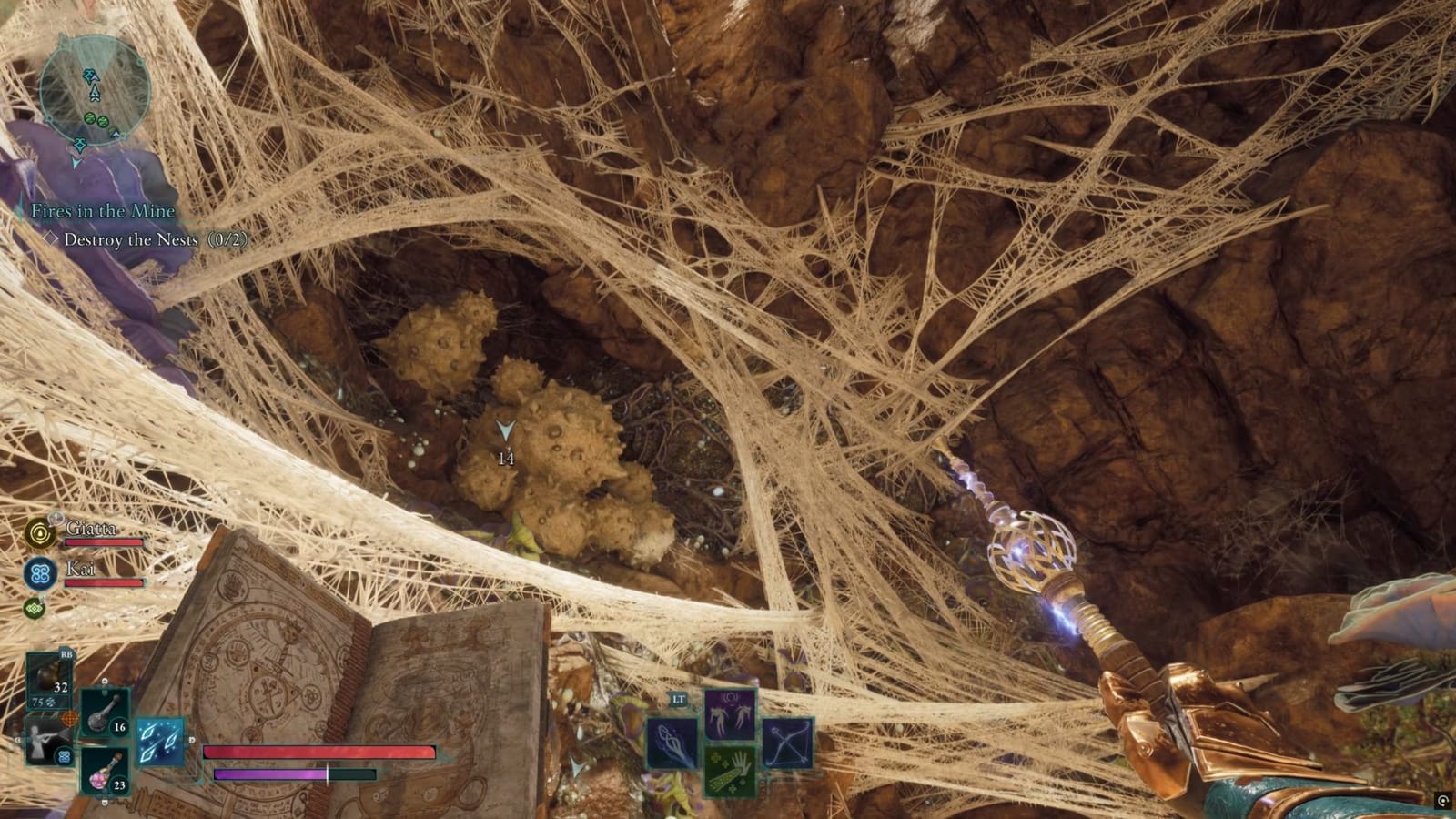
Task: Pick the green gauntlet ability icon
Action: coord(731,771)
